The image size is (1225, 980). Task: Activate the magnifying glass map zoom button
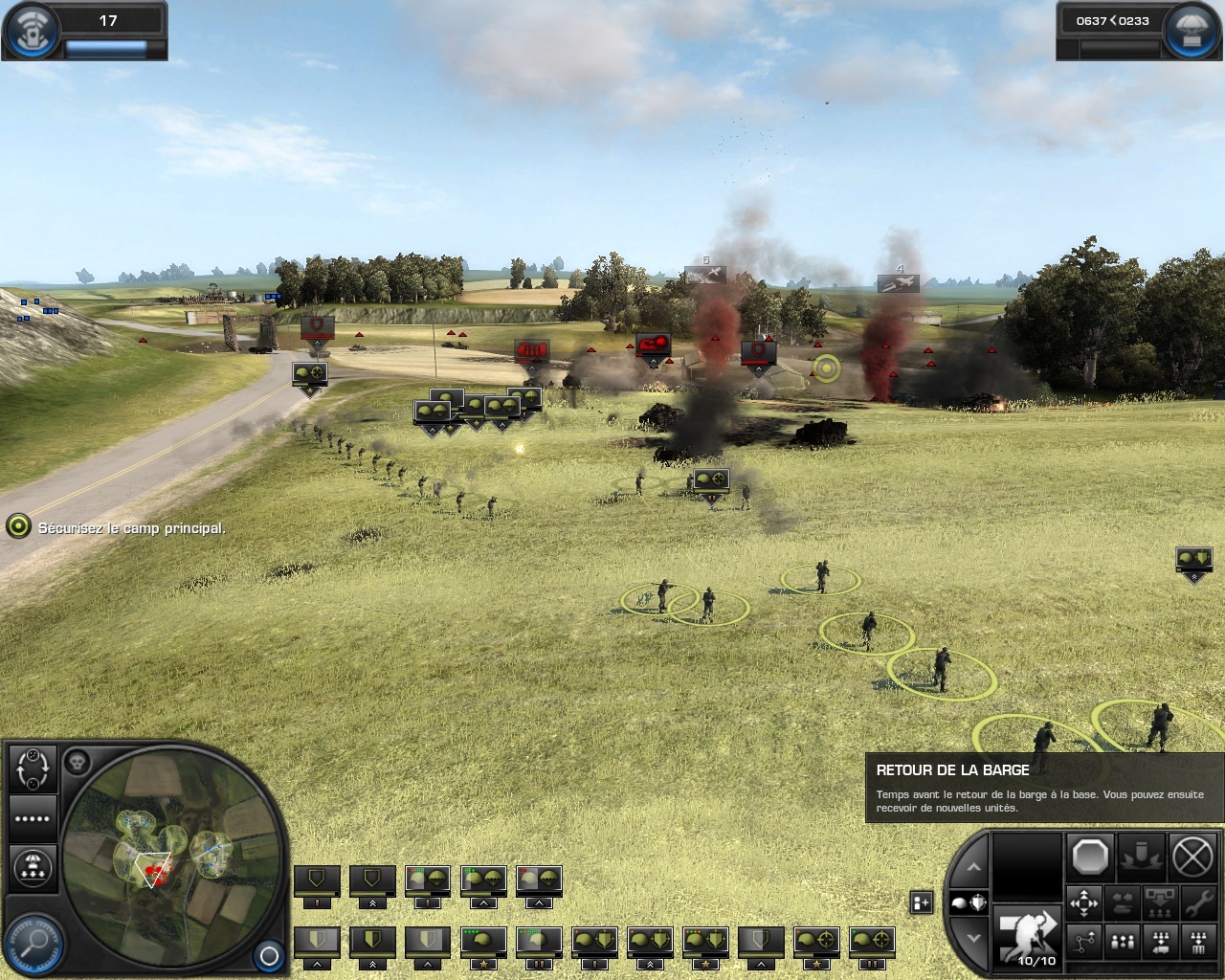click(x=35, y=942)
